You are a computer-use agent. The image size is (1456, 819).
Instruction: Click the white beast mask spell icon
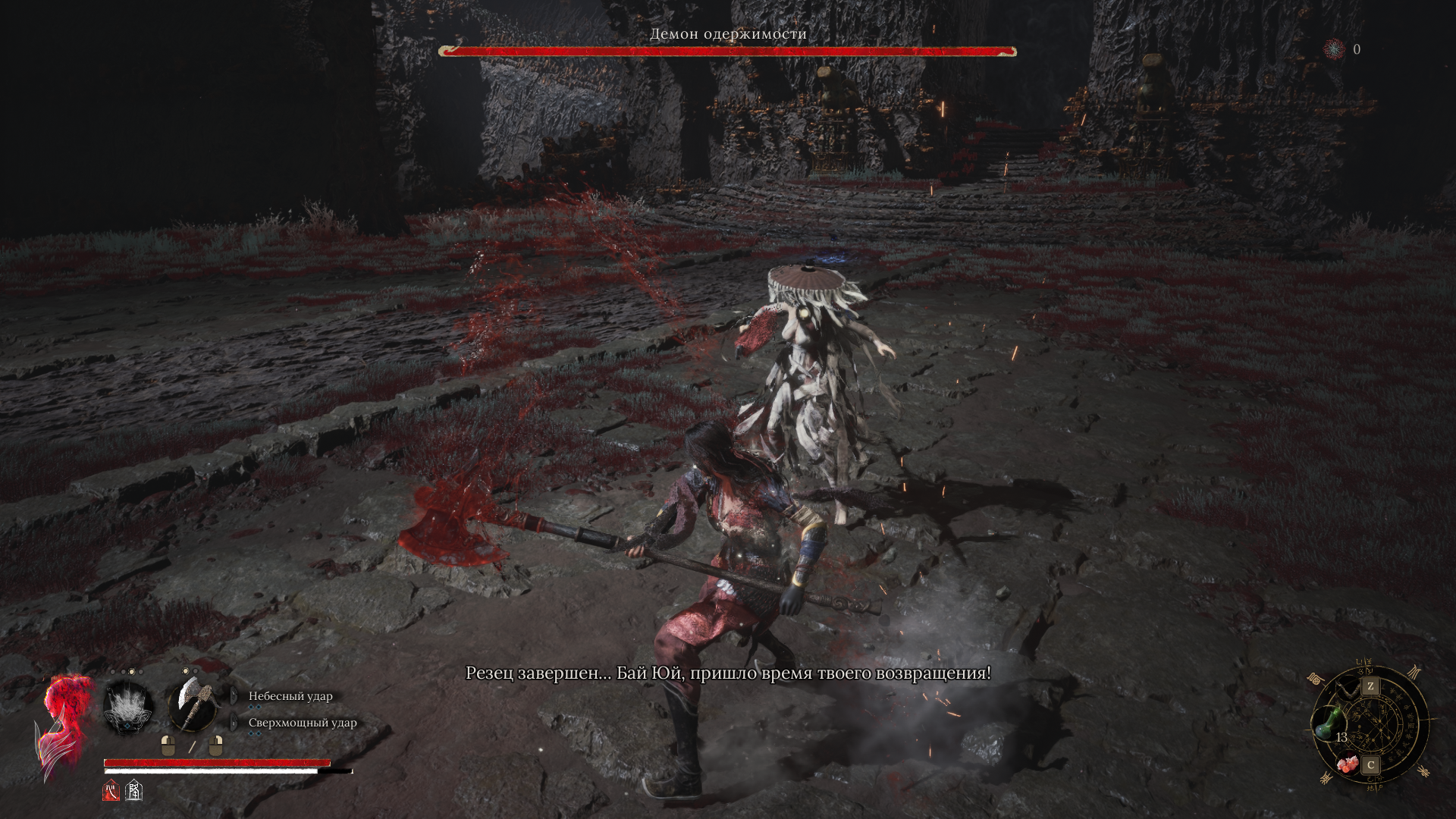point(128,708)
